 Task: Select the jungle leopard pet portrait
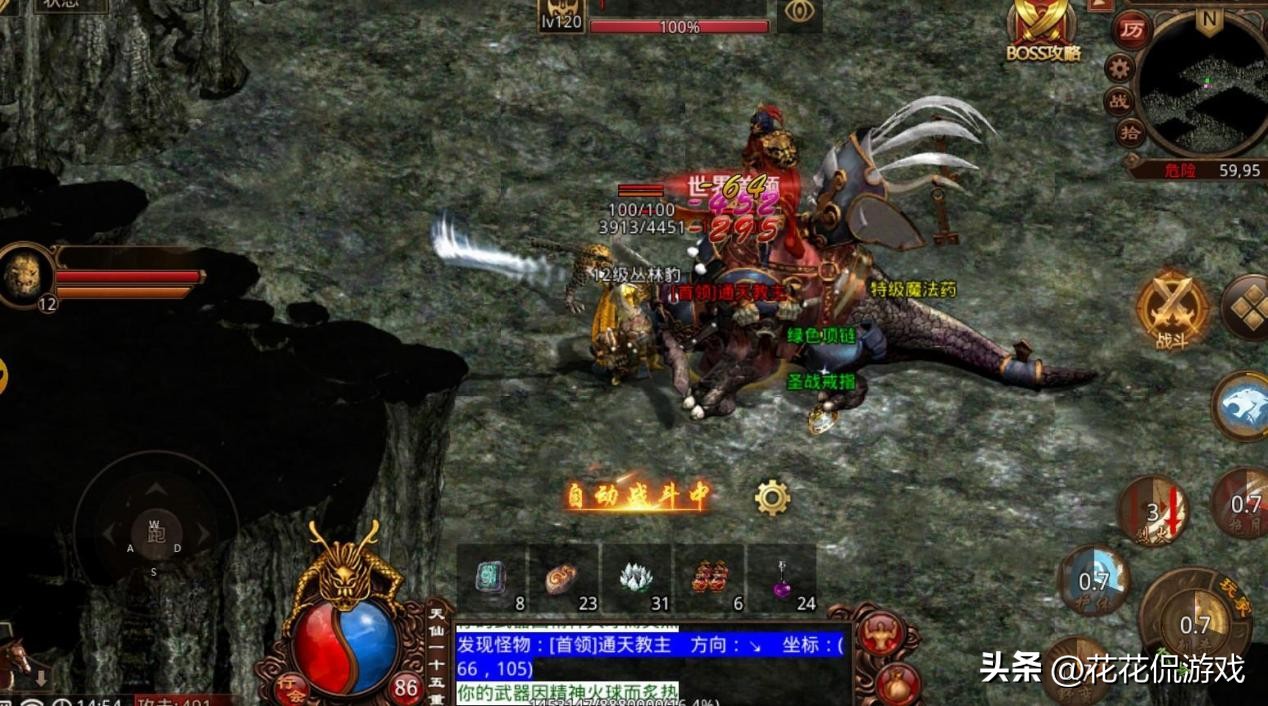pos(25,274)
